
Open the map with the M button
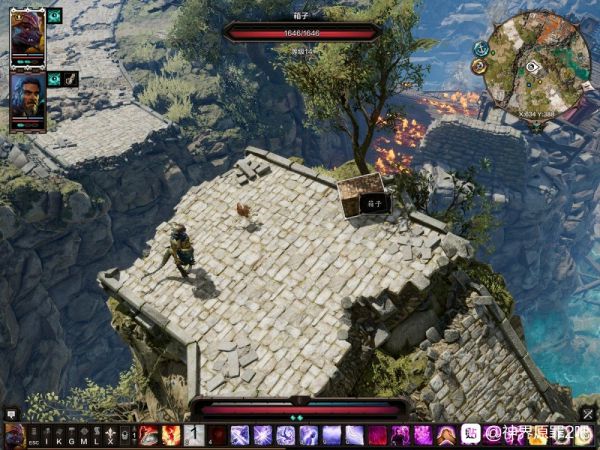click(84, 436)
